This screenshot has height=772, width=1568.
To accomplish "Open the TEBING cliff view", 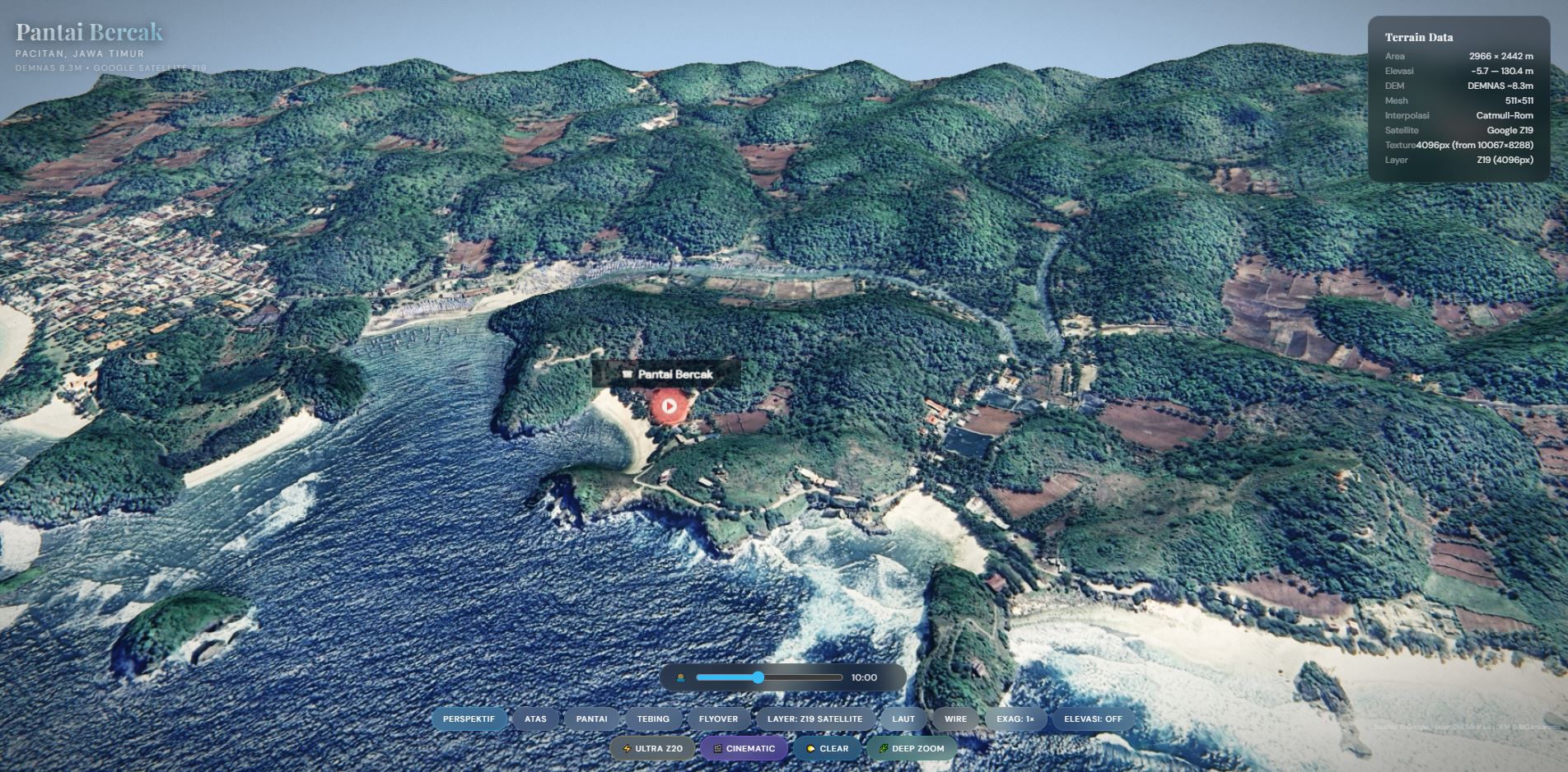I will [653, 718].
